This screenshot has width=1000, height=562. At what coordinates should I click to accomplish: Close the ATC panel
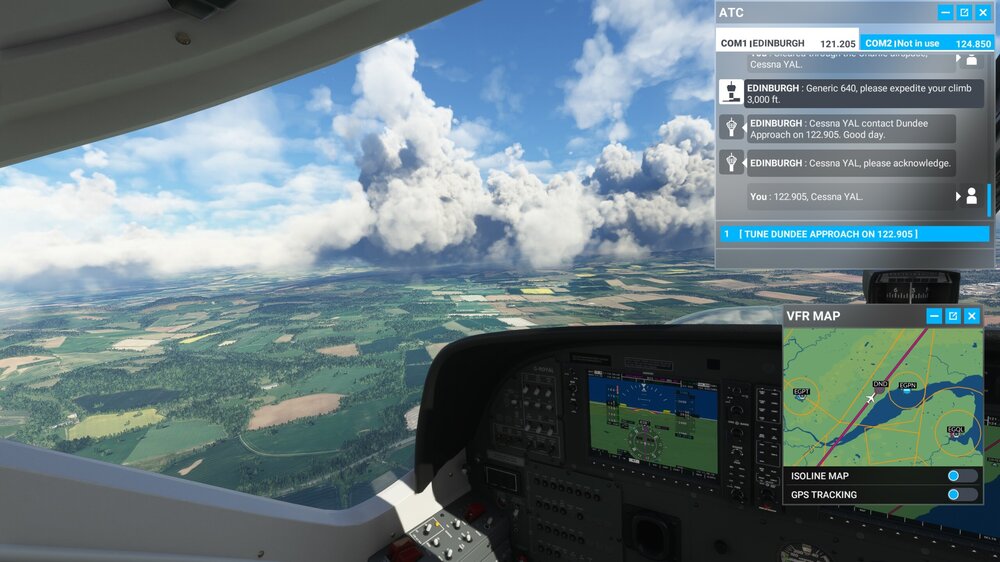(983, 13)
